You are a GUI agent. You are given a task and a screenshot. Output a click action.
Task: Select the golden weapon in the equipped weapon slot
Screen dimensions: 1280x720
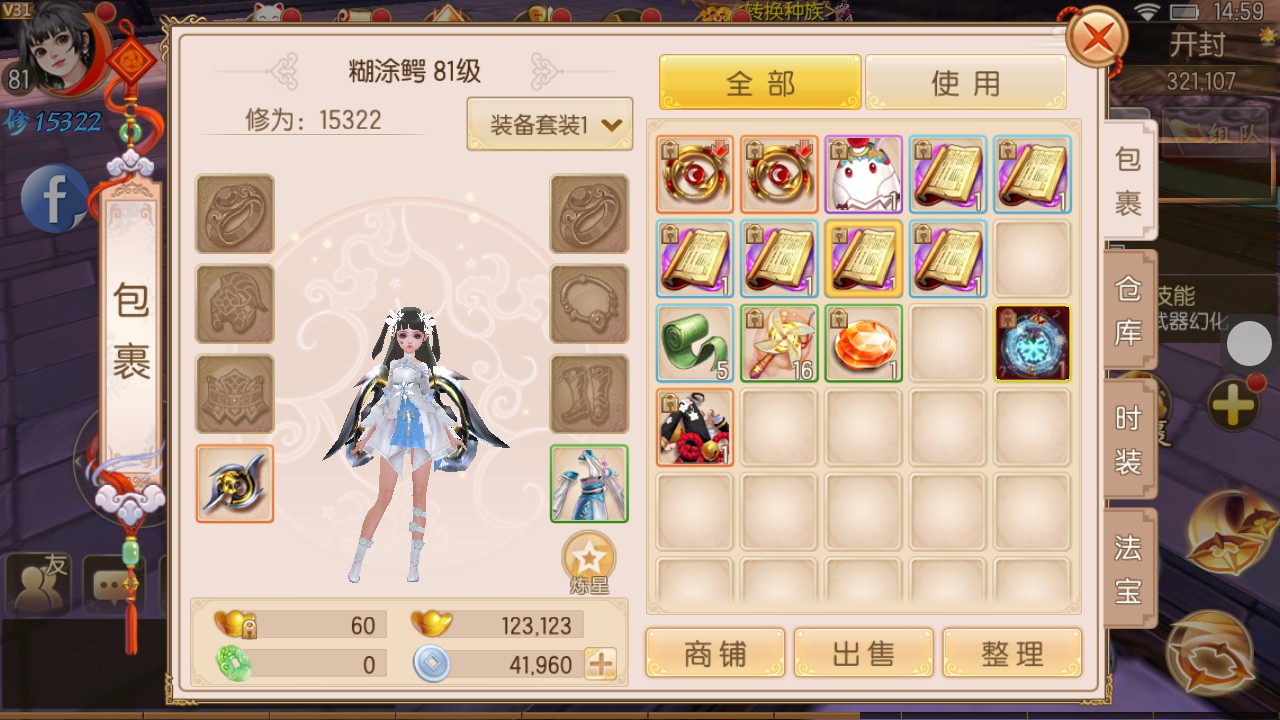(x=234, y=483)
